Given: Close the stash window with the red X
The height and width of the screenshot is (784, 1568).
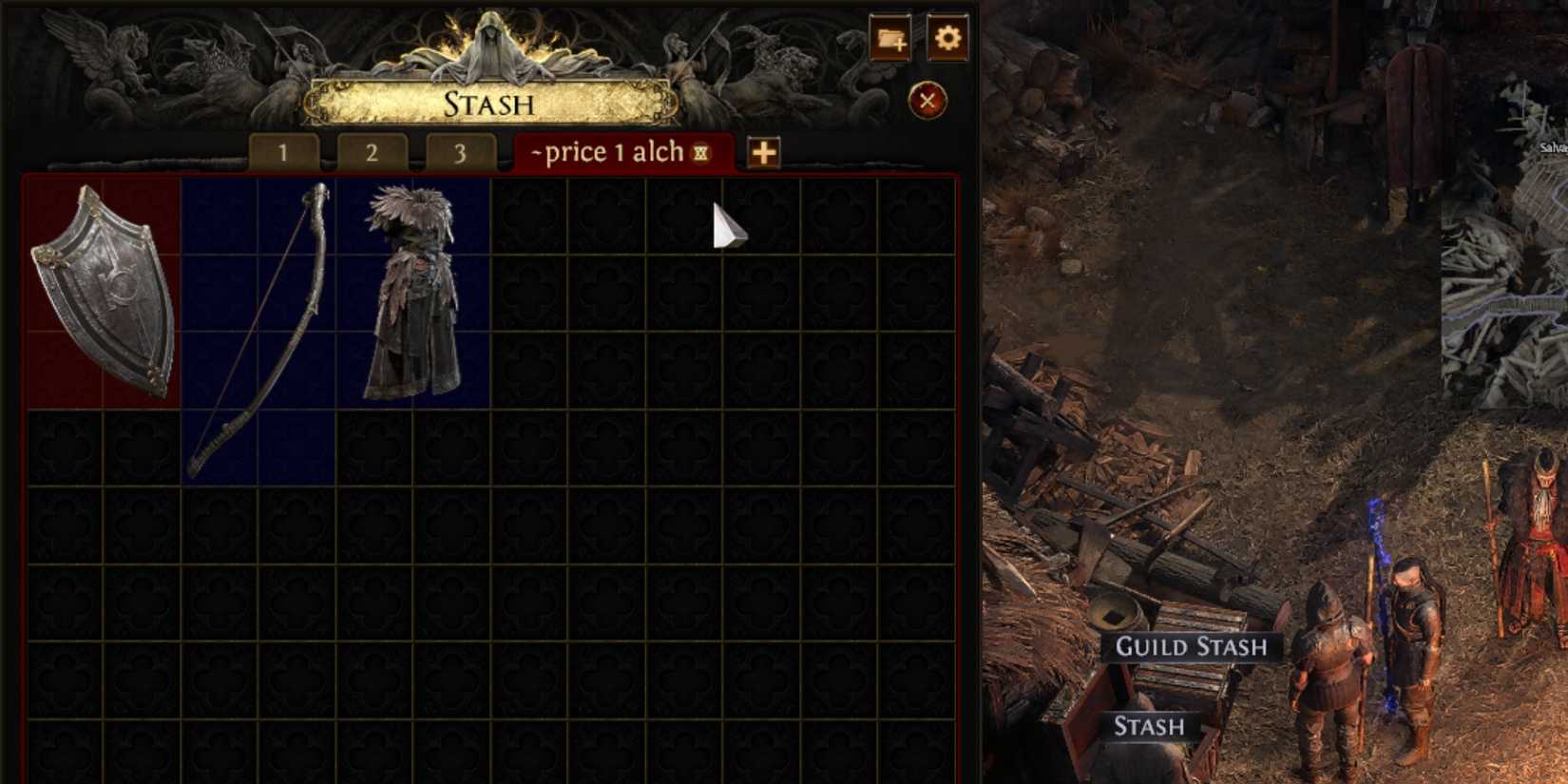Looking at the screenshot, I should [927, 100].
